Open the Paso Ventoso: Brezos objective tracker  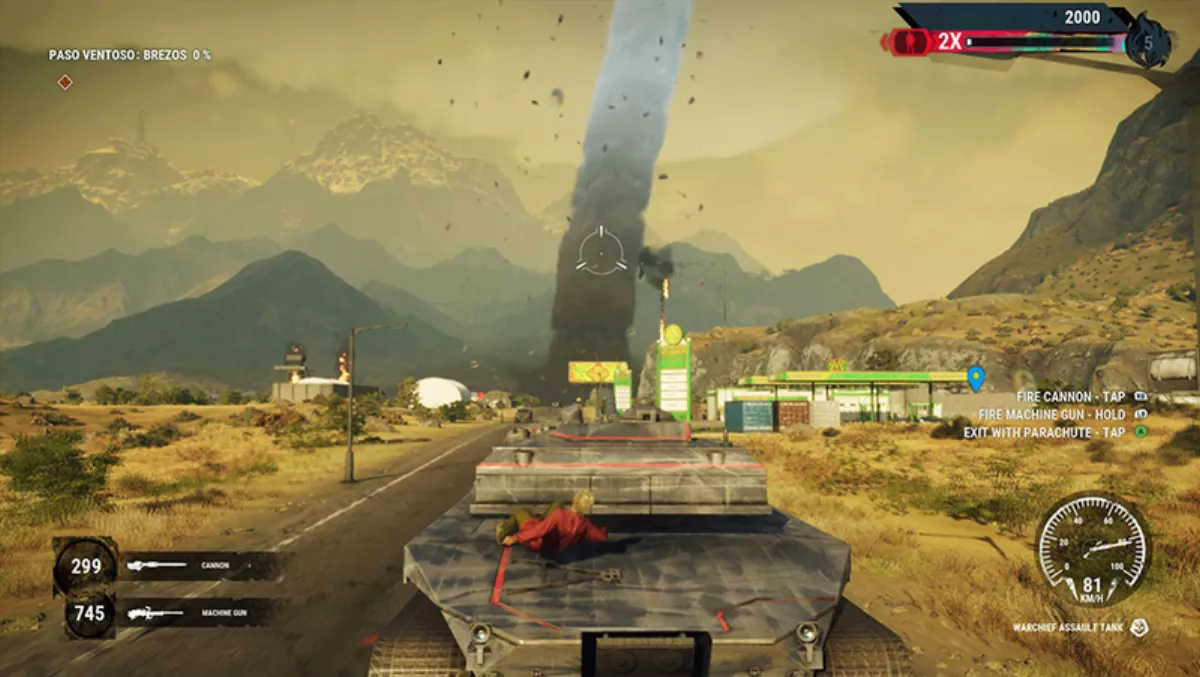[129, 55]
